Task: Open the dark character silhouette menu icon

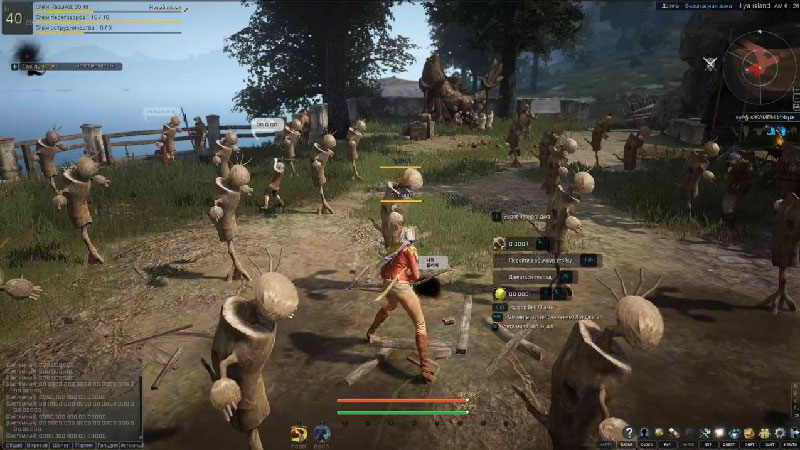Action: pos(645,432)
